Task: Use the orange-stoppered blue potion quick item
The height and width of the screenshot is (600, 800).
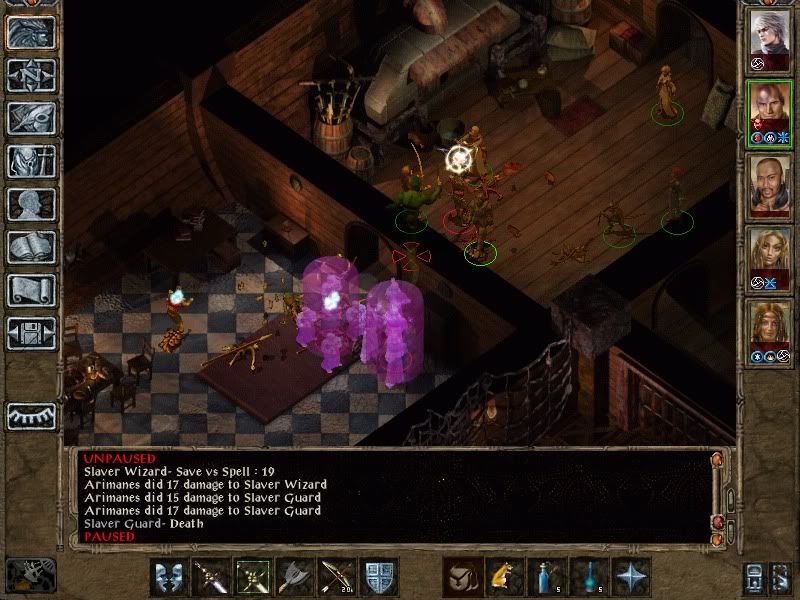Action: click(x=546, y=577)
